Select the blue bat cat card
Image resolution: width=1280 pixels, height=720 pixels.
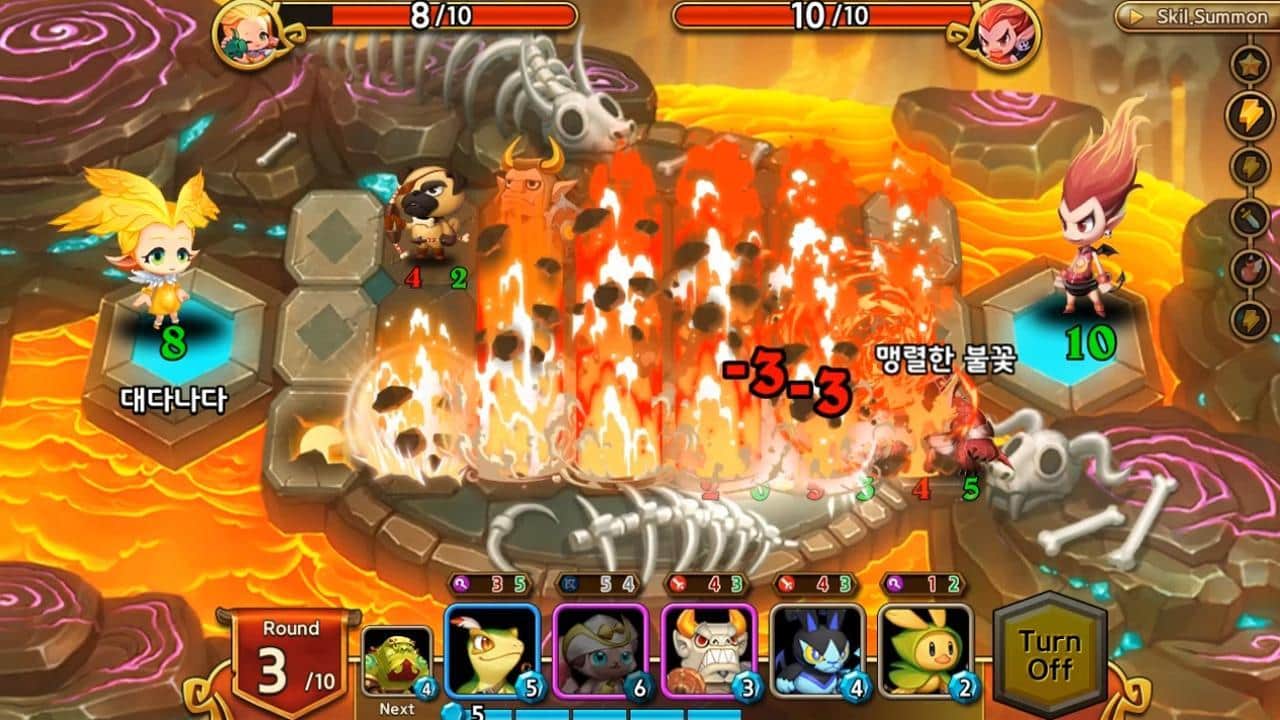click(x=818, y=651)
